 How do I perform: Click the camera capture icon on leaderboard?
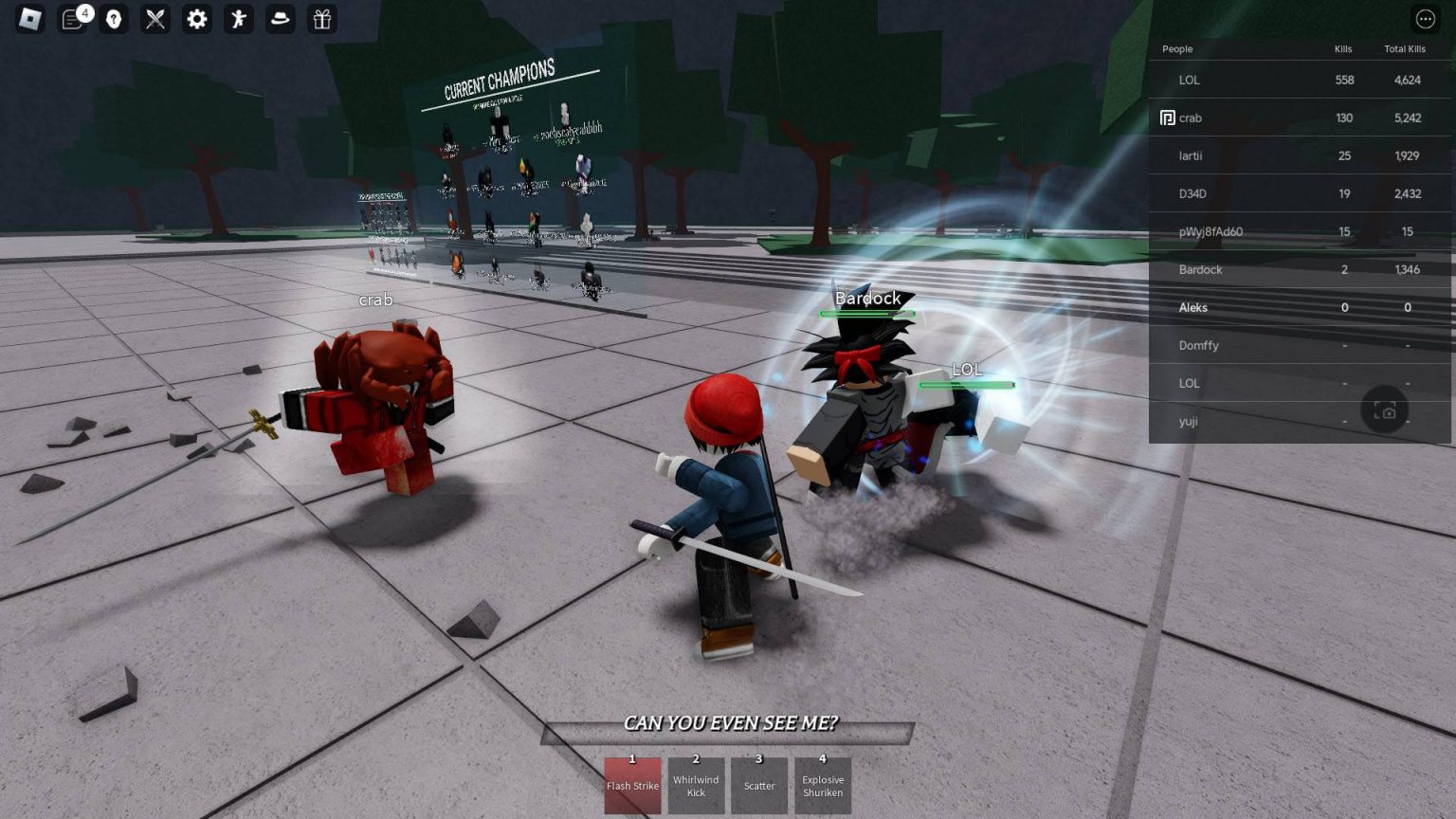pyautogui.click(x=1385, y=409)
